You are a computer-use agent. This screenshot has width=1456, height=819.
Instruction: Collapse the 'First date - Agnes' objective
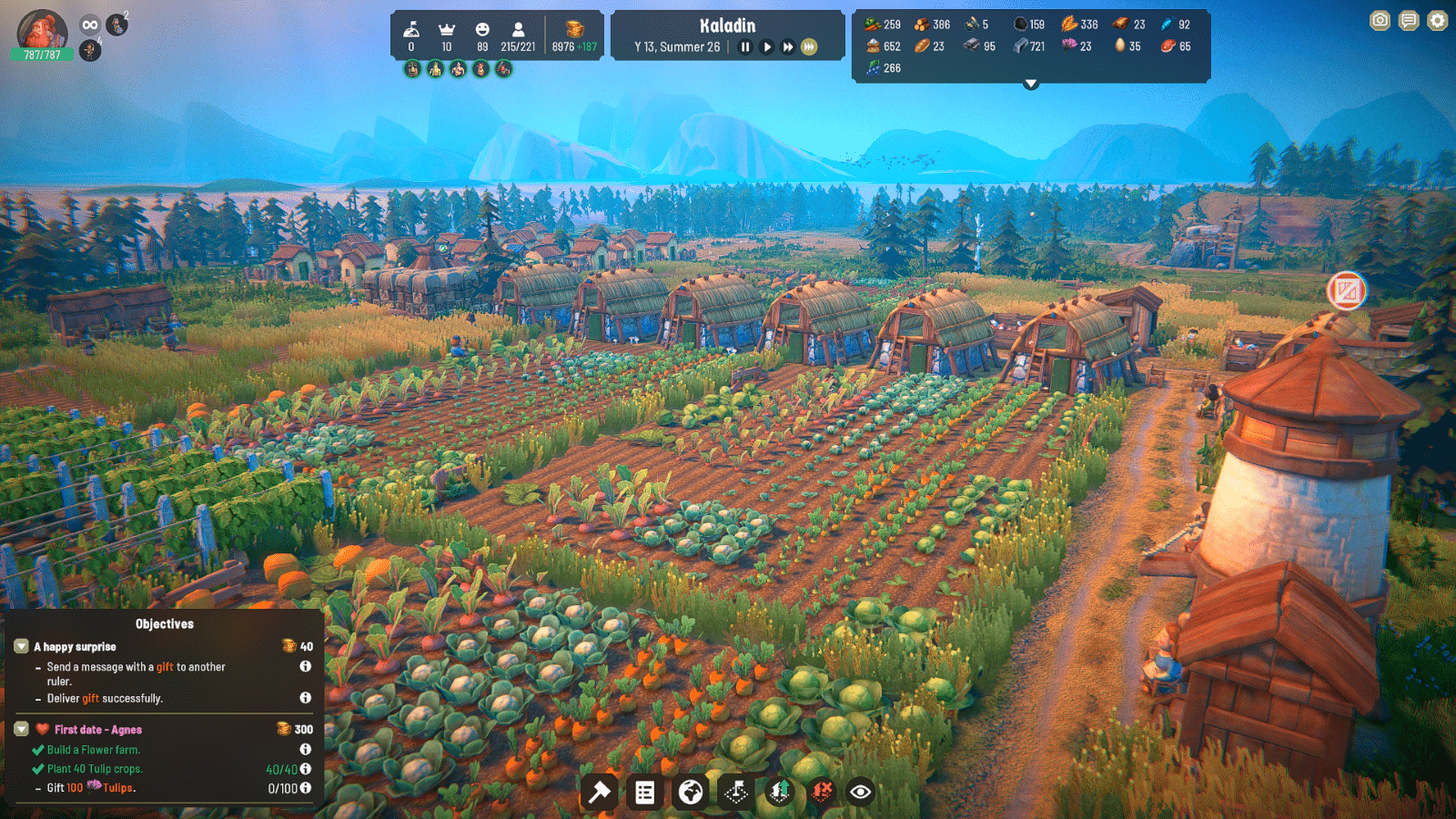[20, 729]
